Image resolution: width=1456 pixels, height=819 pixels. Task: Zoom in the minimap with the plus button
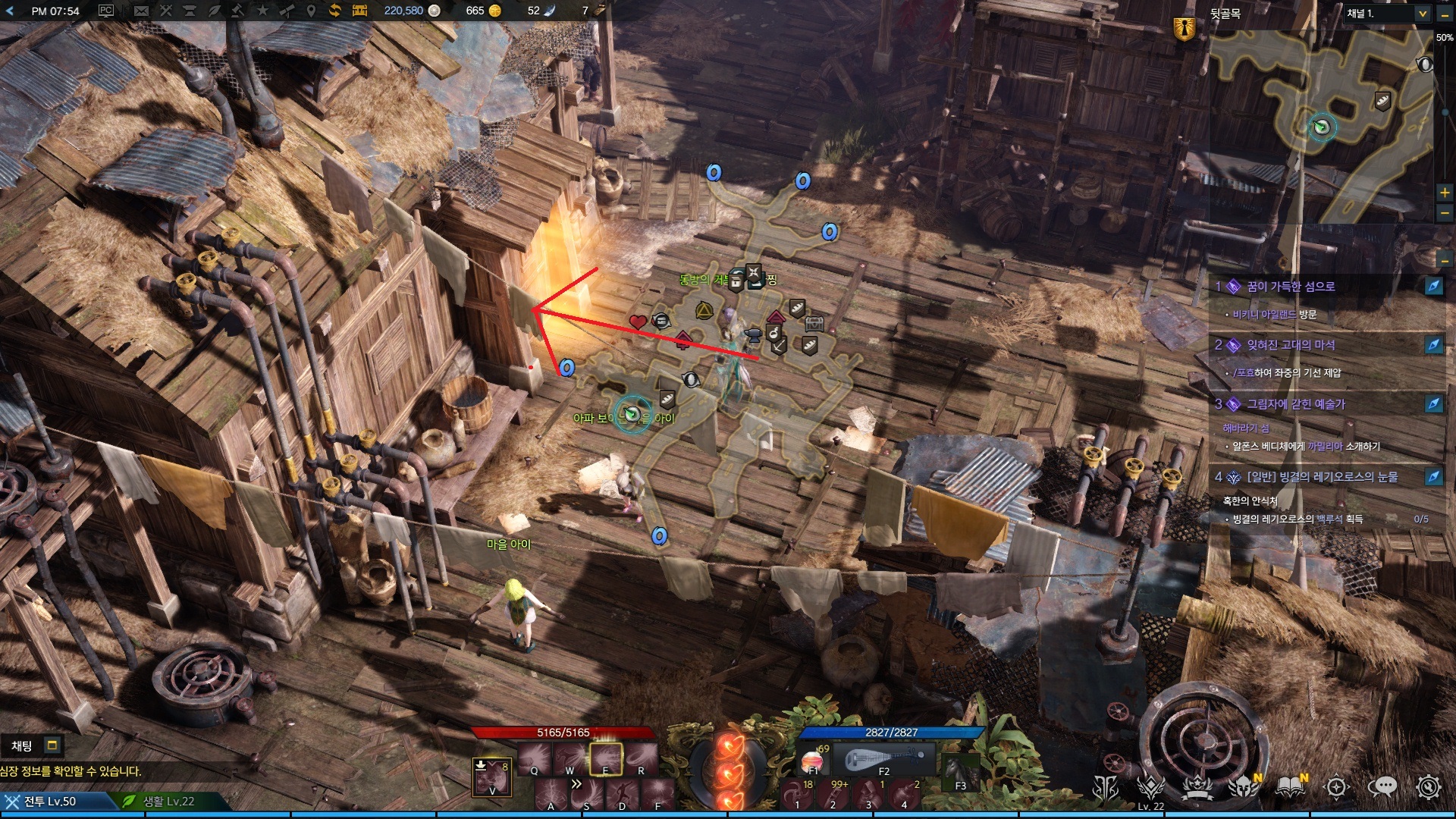pyautogui.click(x=1445, y=193)
